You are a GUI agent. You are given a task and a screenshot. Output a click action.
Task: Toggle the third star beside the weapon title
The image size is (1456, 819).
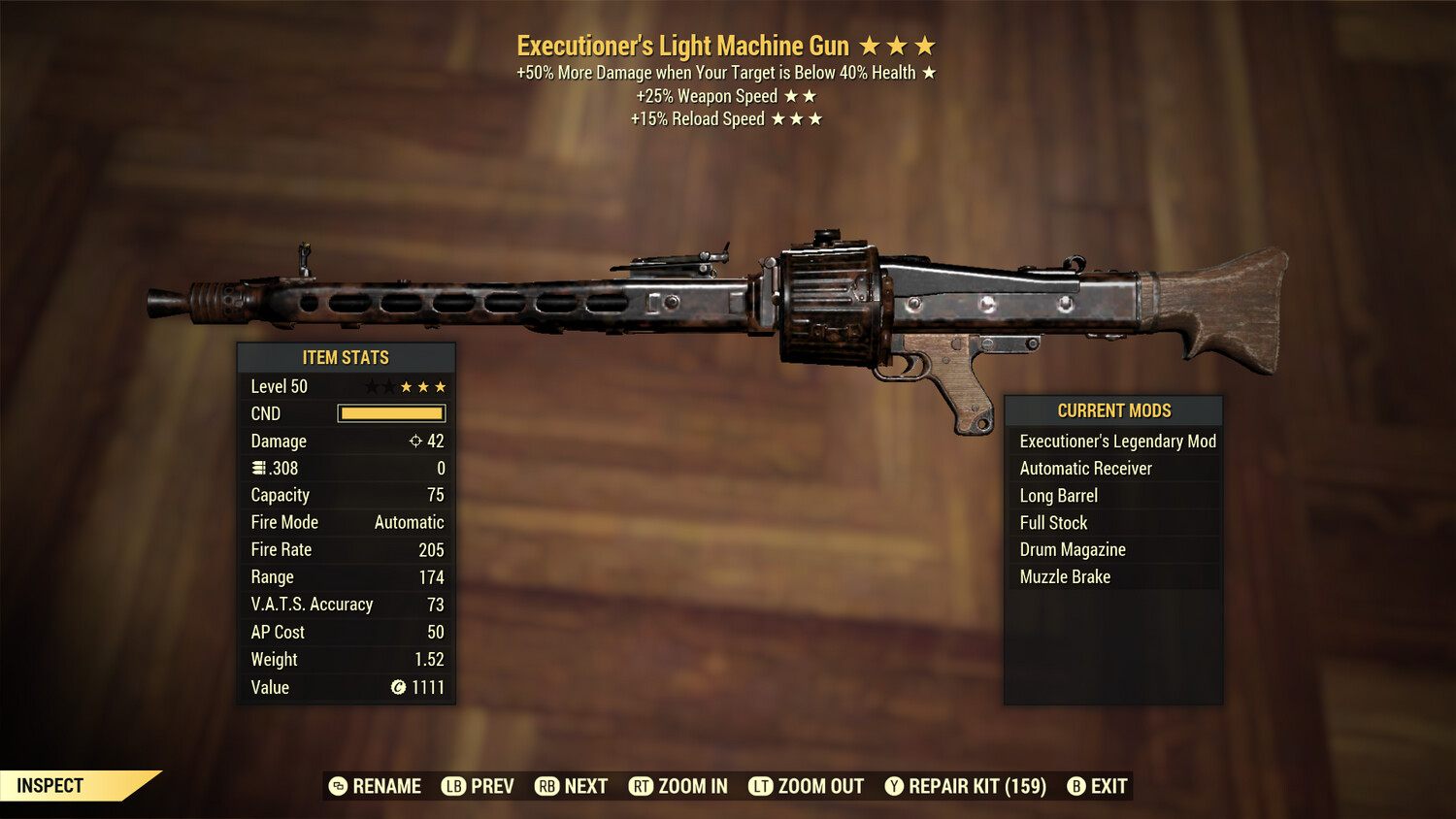click(x=922, y=45)
